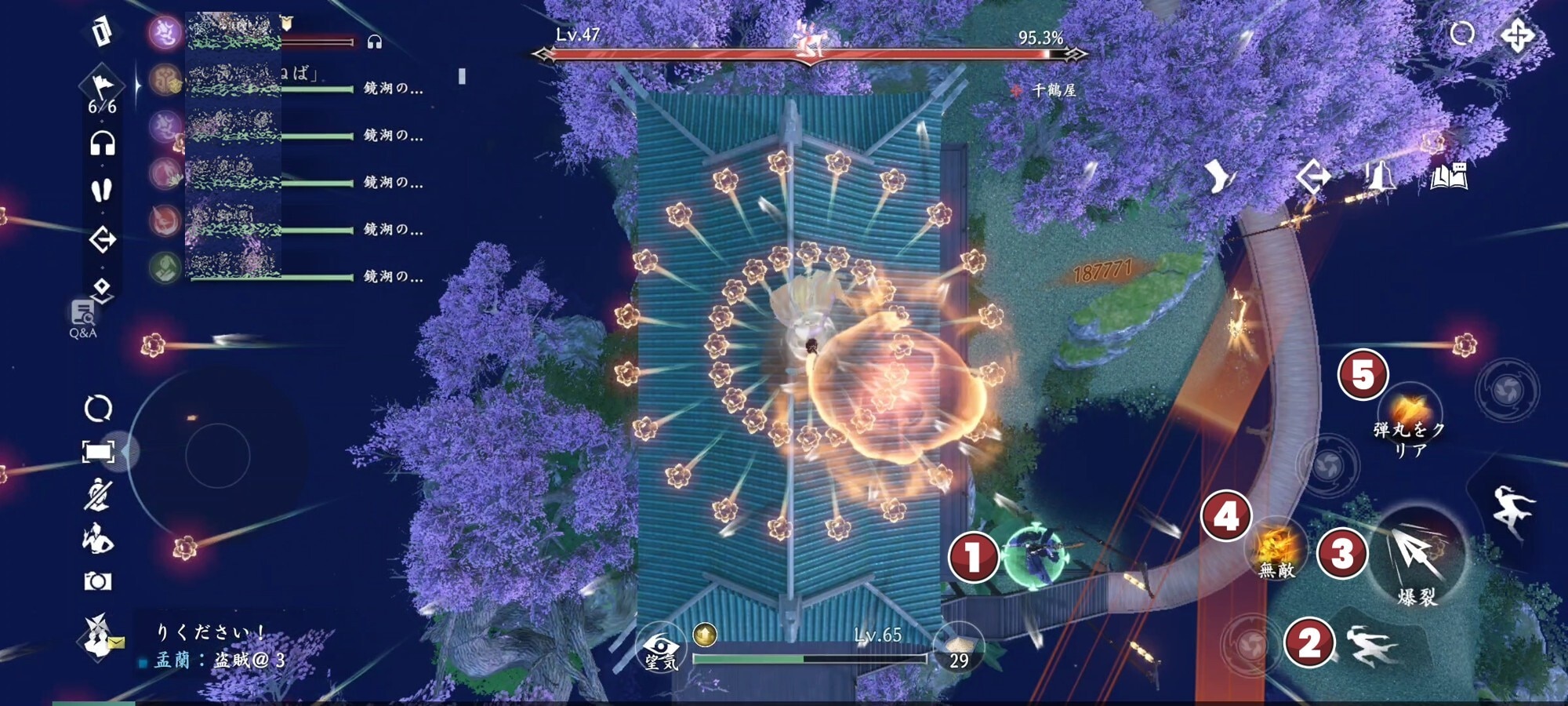Tap the boot icon in the top row

(x=1218, y=177)
